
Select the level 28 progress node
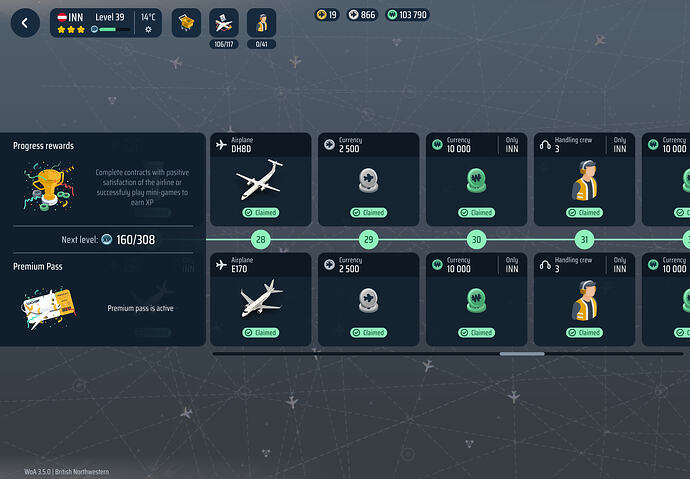tap(260, 239)
